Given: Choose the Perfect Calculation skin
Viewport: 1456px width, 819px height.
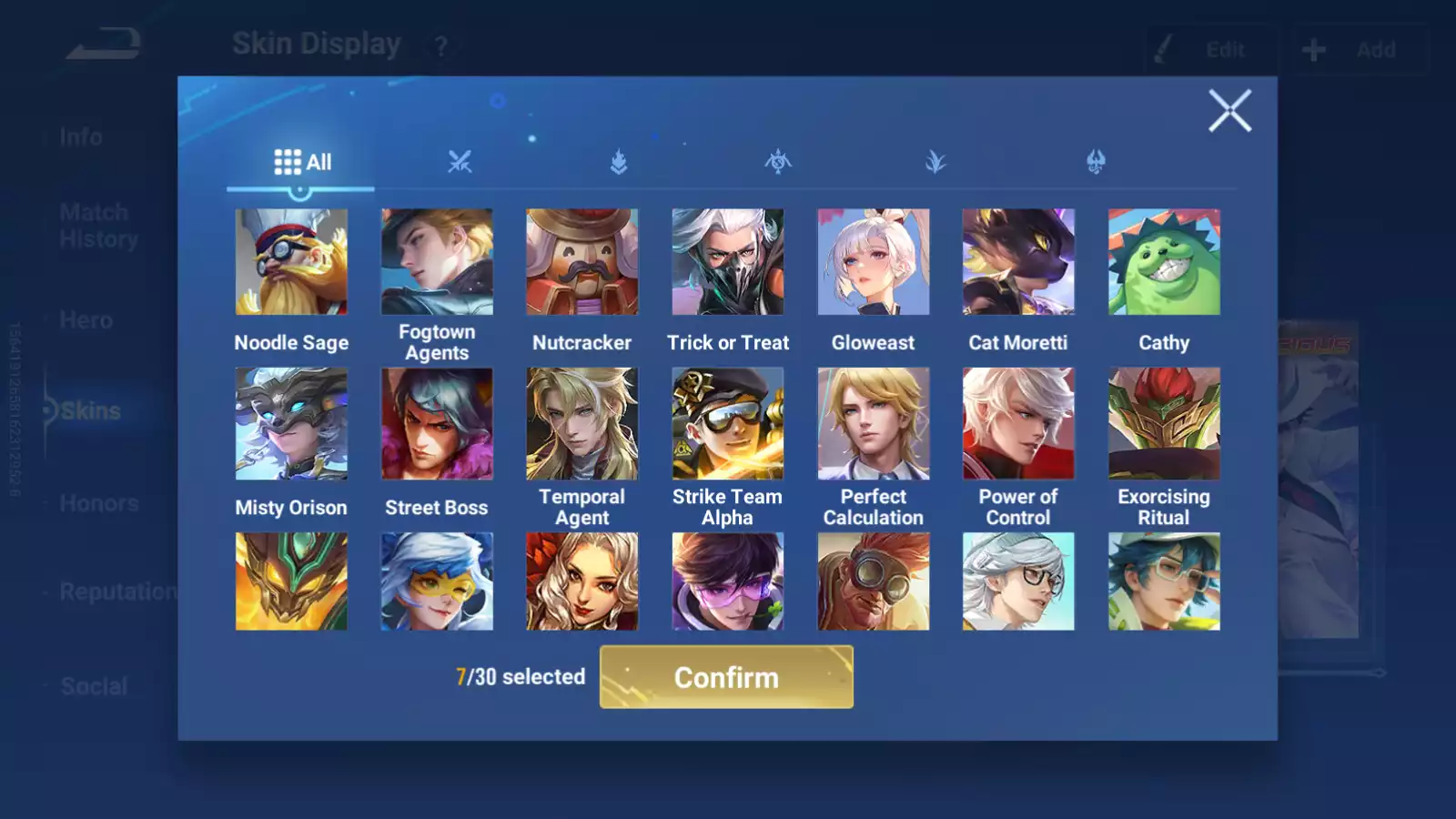Looking at the screenshot, I should click(874, 423).
